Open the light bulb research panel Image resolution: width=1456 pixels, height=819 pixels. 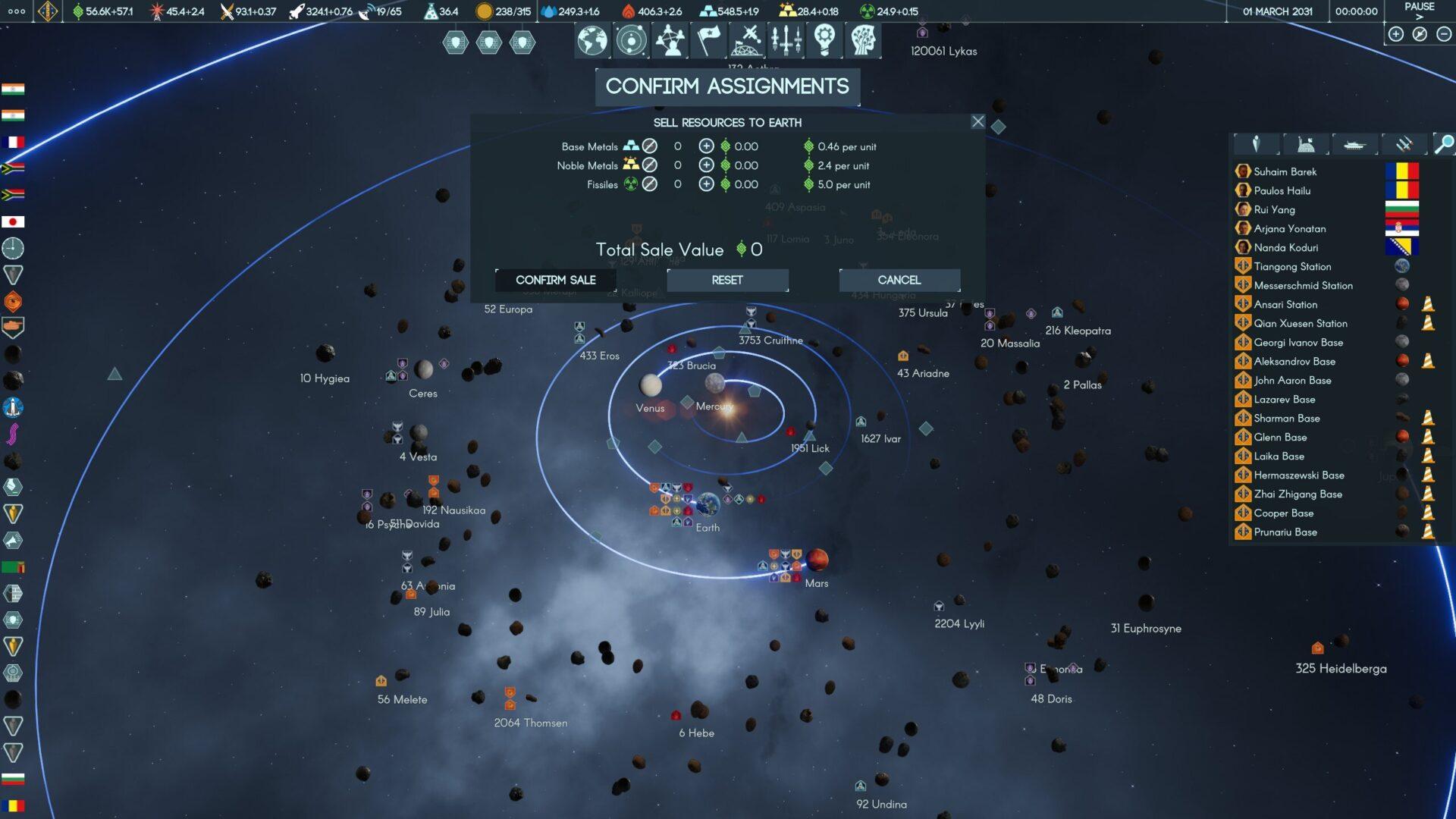[824, 40]
